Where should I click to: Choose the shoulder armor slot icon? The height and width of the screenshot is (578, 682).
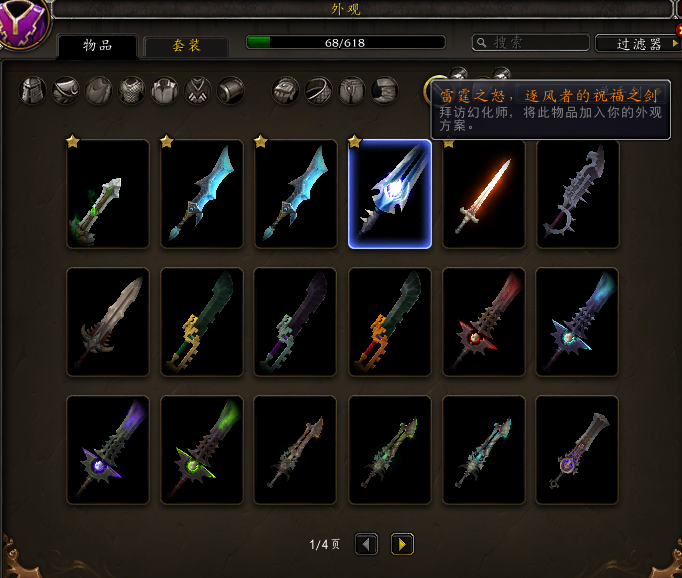(x=67, y=91)
